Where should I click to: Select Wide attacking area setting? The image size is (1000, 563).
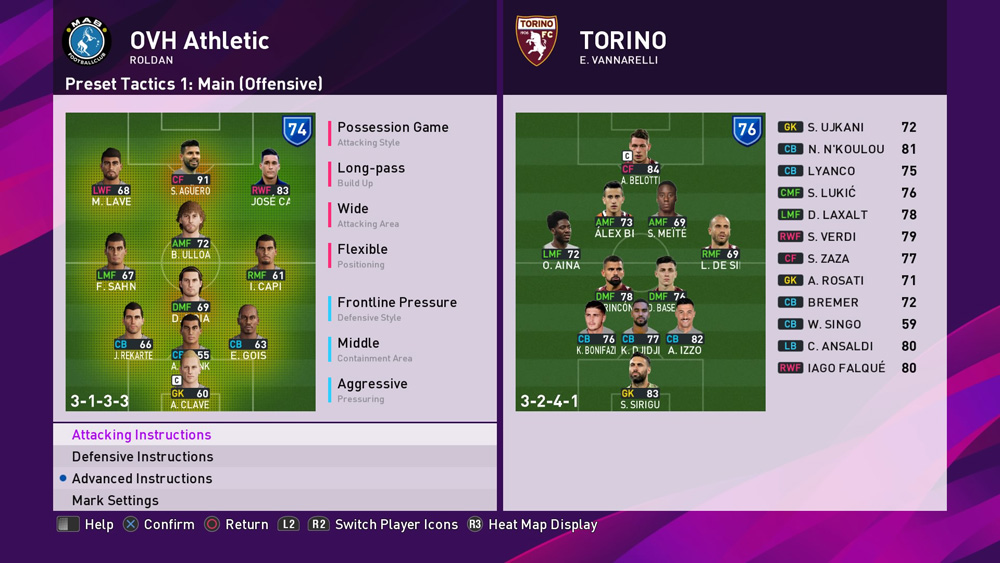point(353,210)
